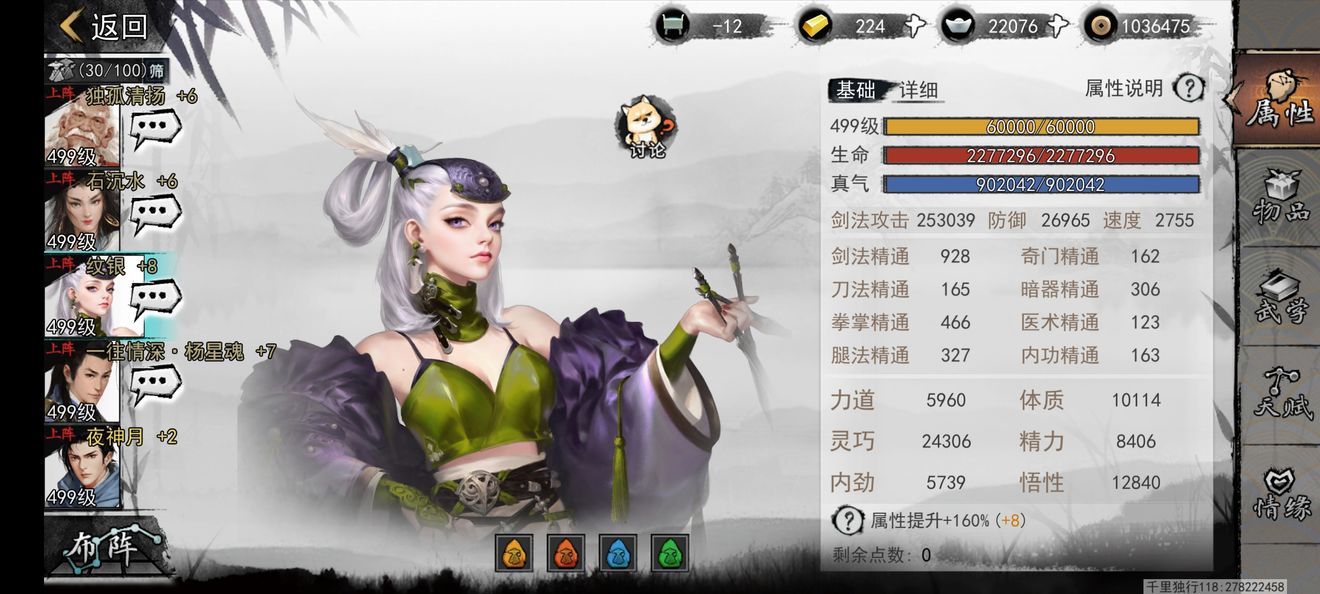This screenshot has height=594, width=1320.
Task: Open the 情缘 relationships tab
Action: [1281, 495]
